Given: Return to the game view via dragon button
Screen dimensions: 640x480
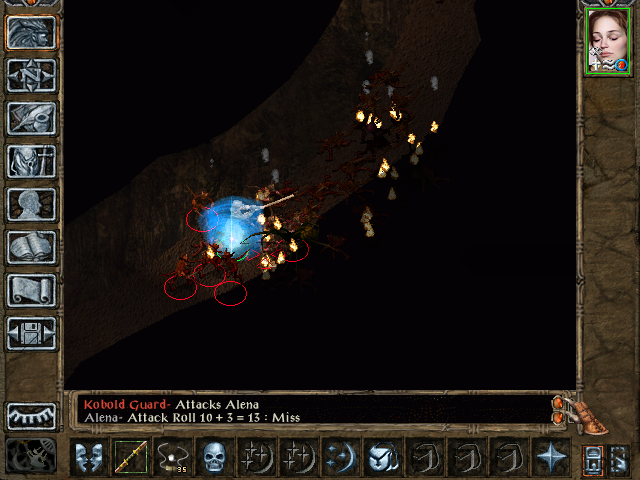Looking at the screenshot, I should 31,32.
